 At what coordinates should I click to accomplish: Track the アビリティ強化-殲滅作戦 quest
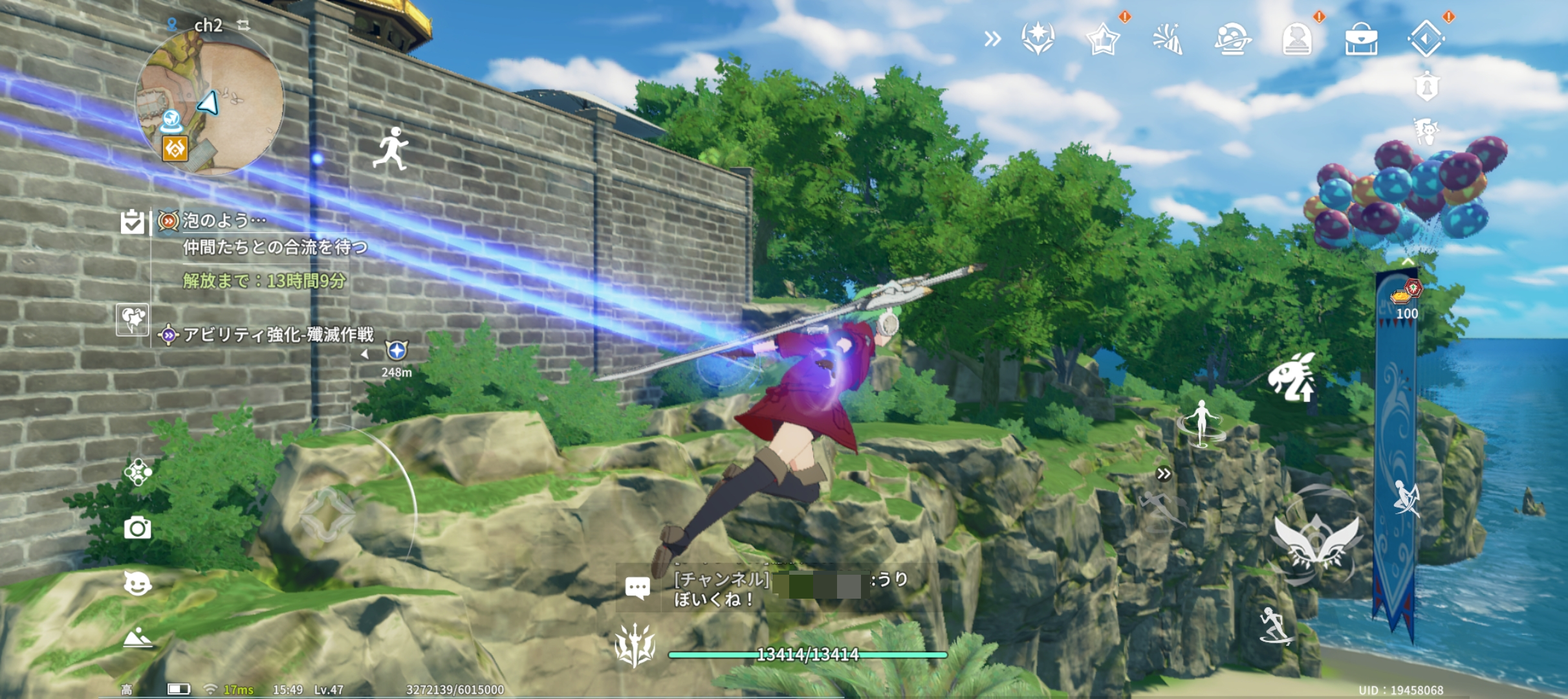click(x=278, y=335)
